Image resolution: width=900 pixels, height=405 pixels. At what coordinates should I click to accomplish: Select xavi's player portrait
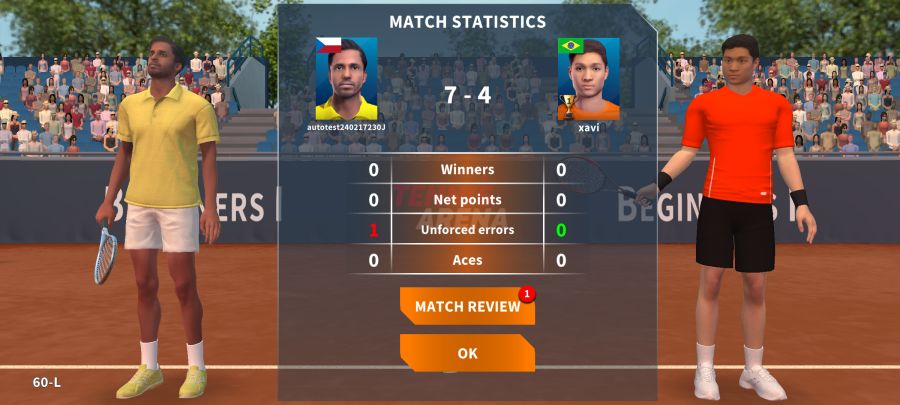[x=588, y=79]
